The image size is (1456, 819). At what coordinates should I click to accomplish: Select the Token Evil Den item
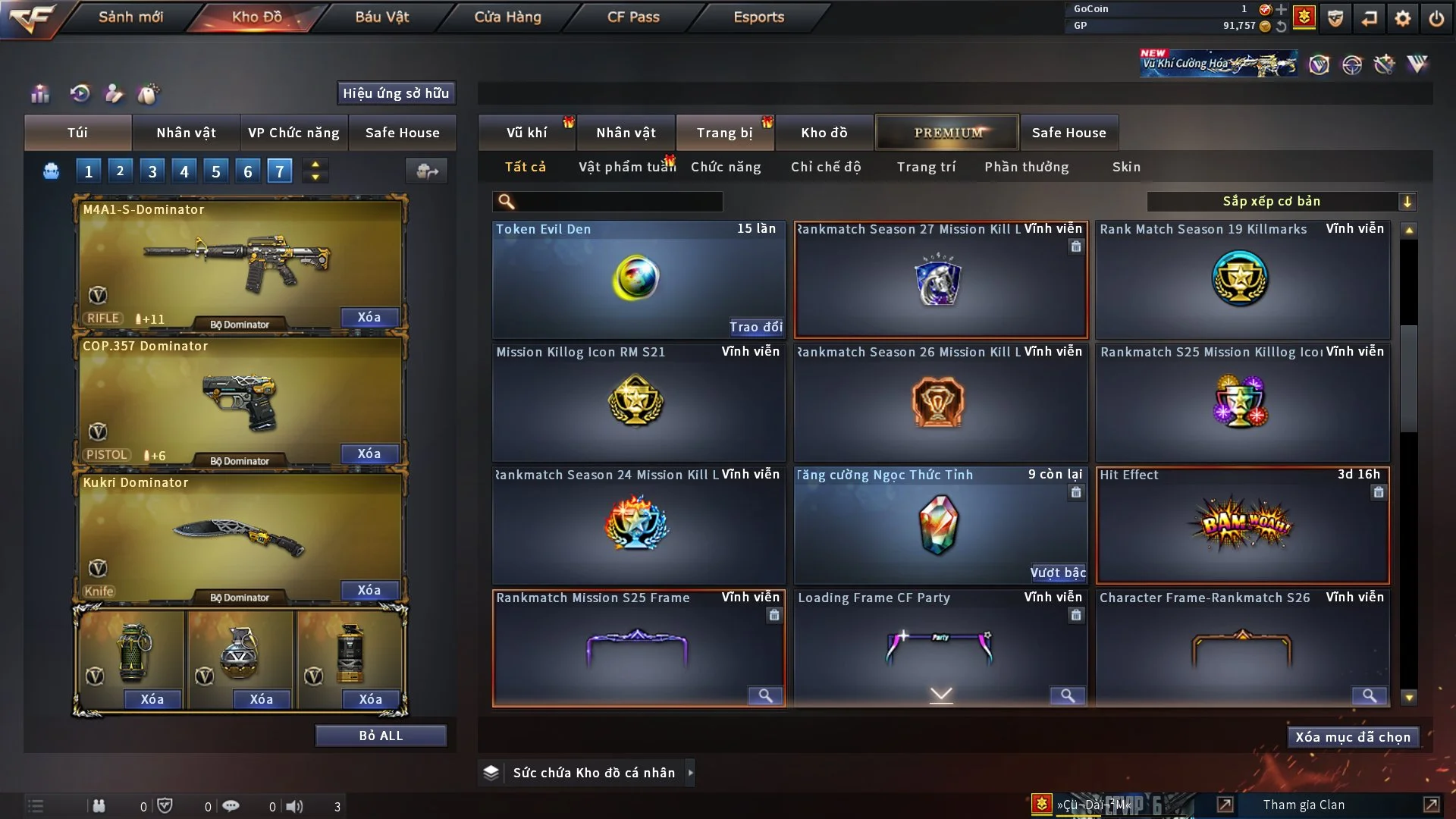tap(637, 278)
